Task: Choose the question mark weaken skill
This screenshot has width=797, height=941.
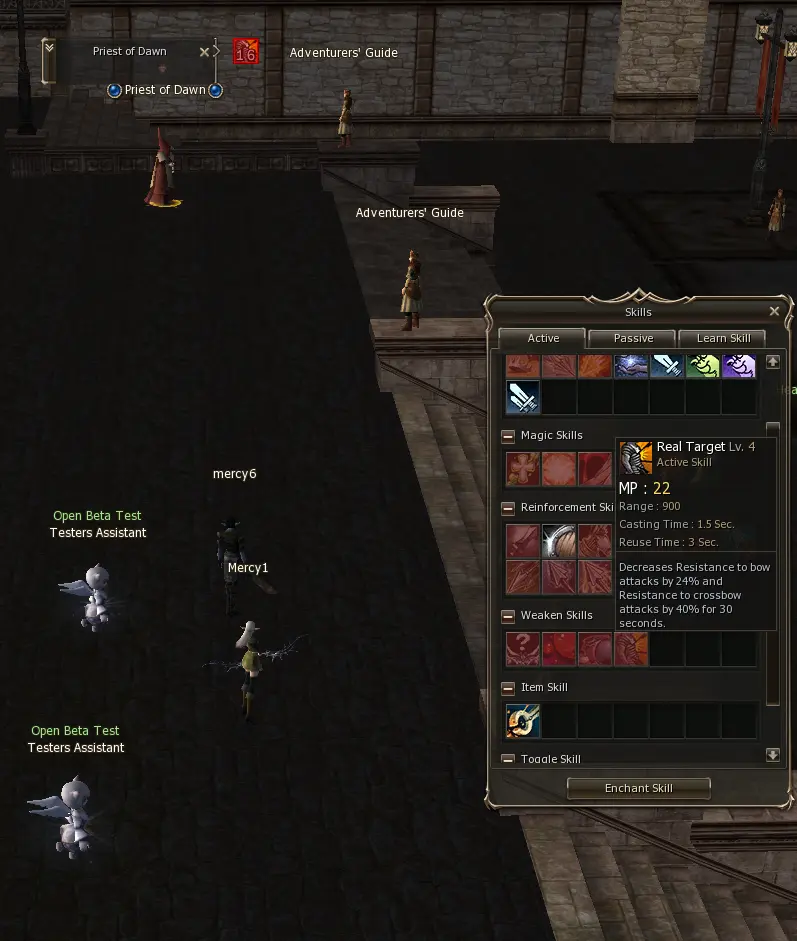Action: pyautogui.click(x=523, y=649)
